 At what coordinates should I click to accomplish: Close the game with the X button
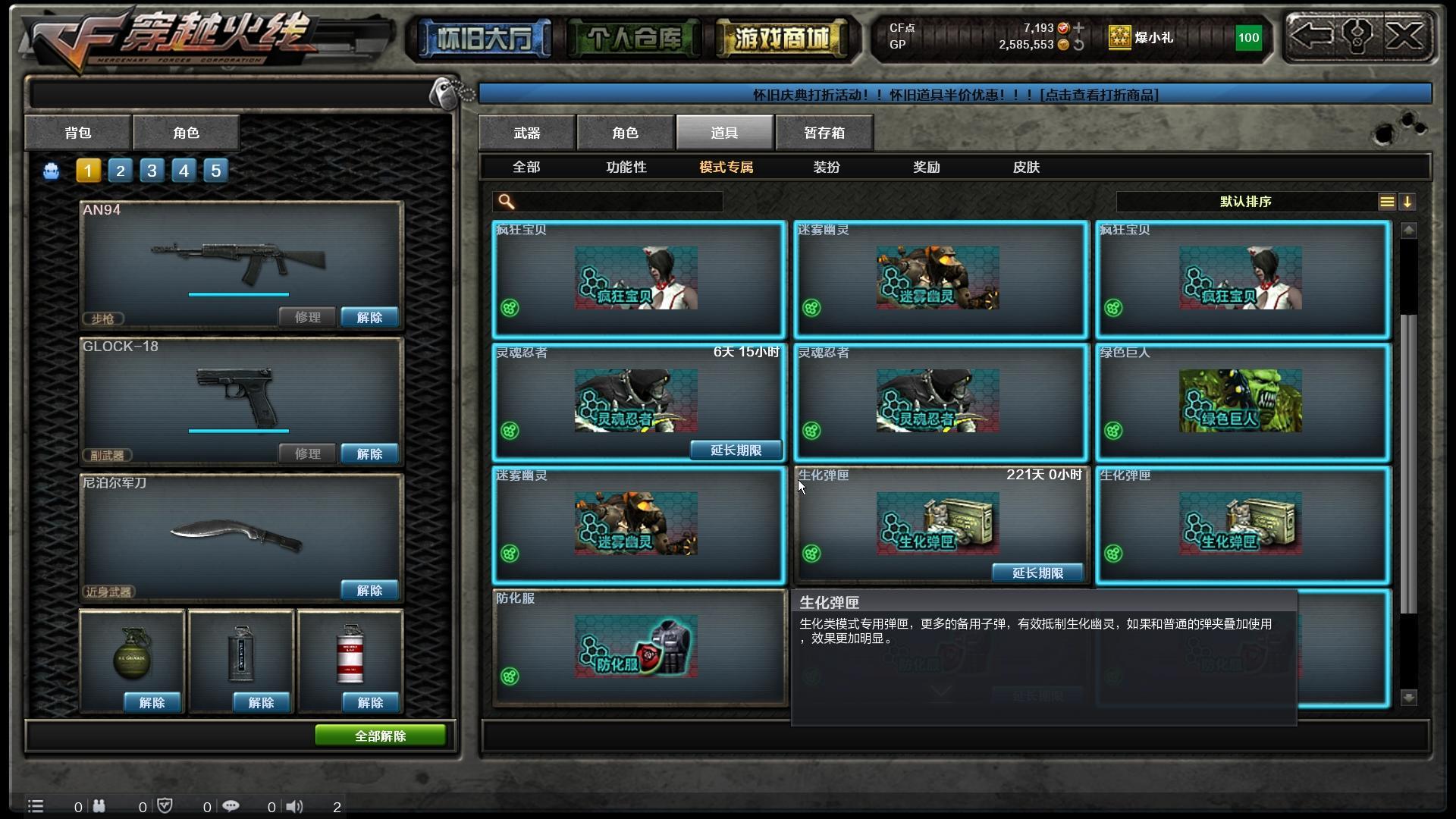[1405, 36]
